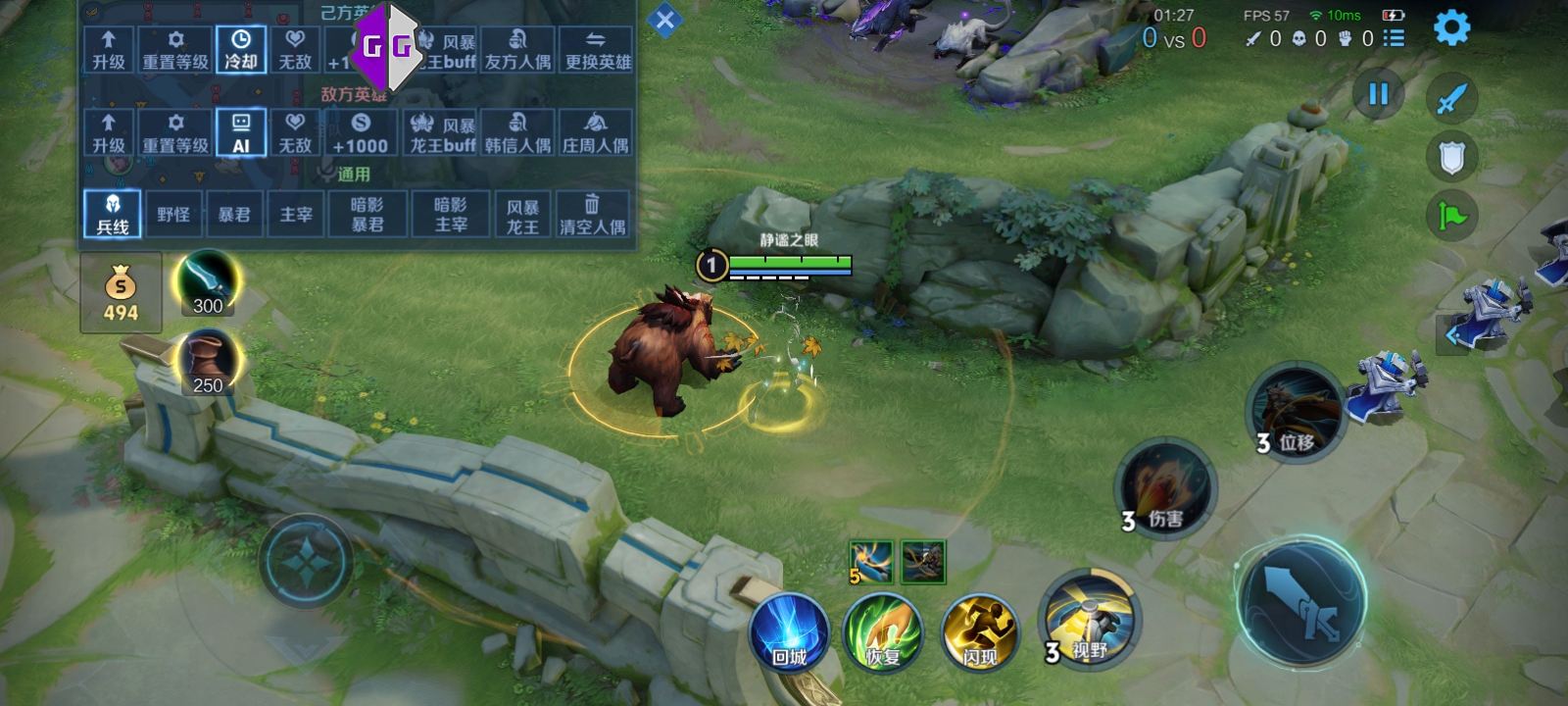Activate the 闪现 flash summoner spell
1568x706 pixels.
pos(980,633)
